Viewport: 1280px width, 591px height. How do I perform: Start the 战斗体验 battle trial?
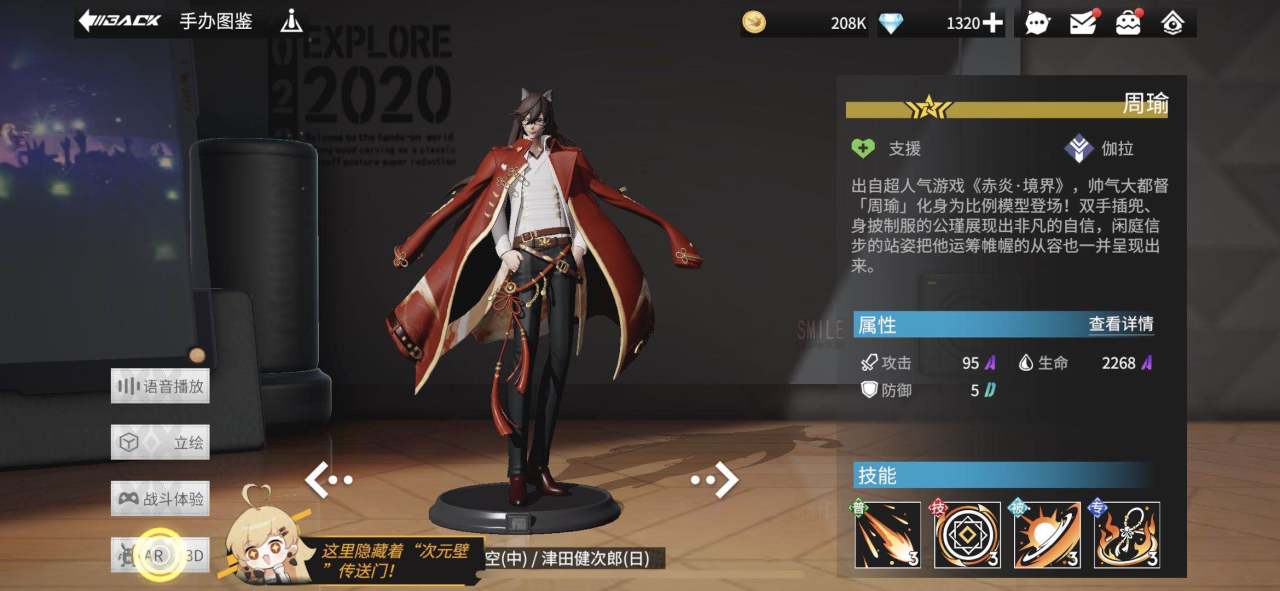pyautogui.click(x=160, y=498)
